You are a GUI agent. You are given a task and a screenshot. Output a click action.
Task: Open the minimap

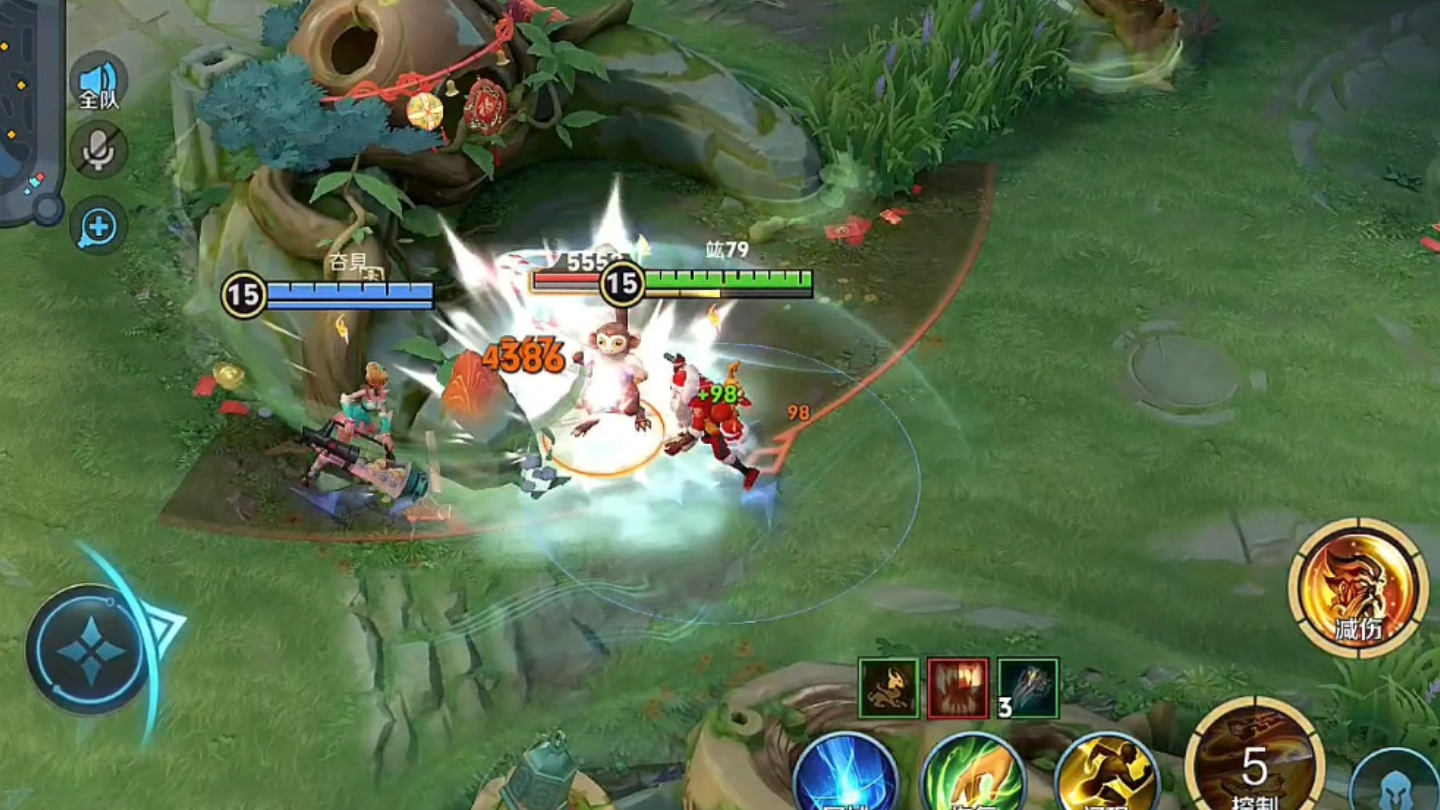(30, 110)
